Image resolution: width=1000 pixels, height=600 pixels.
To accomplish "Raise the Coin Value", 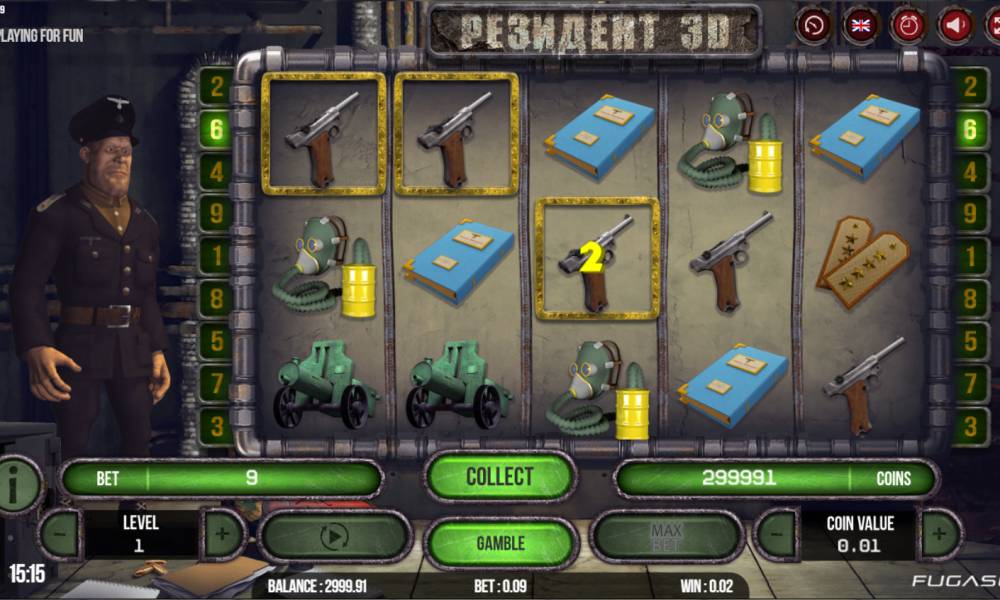I will click(938, 534).
